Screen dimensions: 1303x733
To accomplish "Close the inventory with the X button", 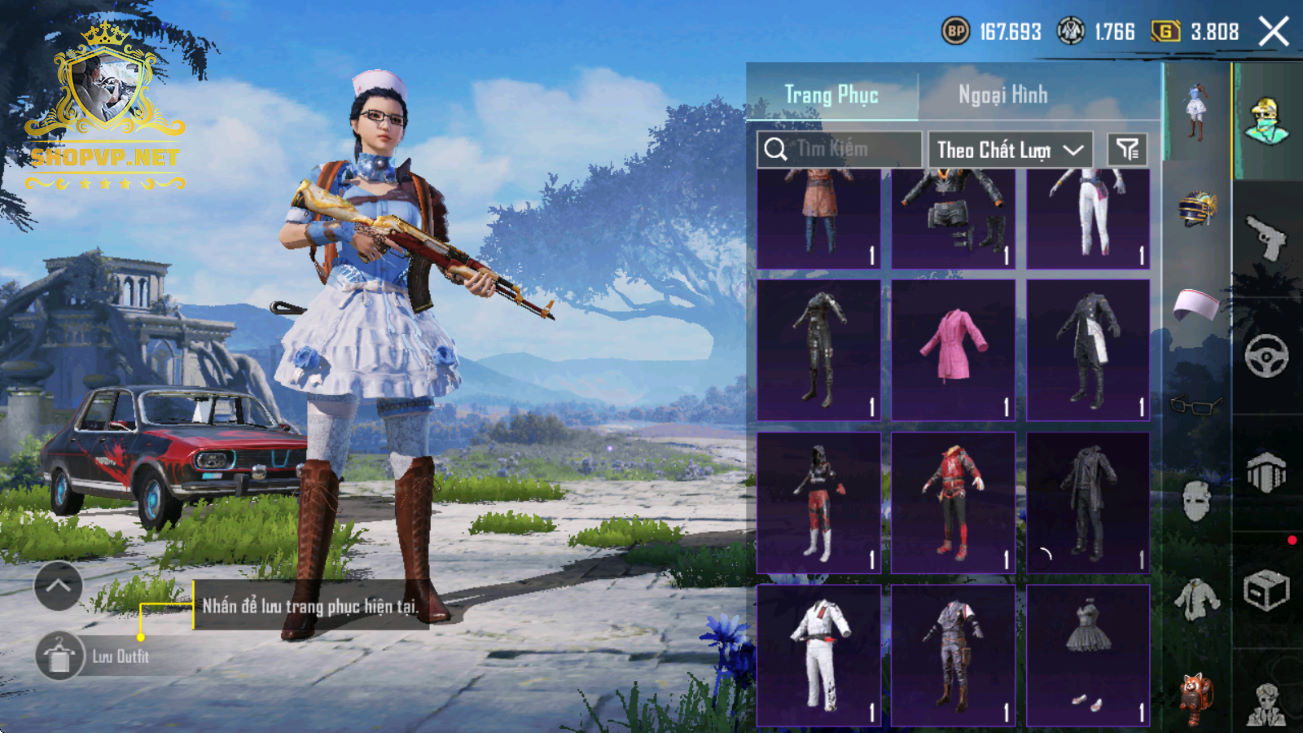I will coord(1273,32).
